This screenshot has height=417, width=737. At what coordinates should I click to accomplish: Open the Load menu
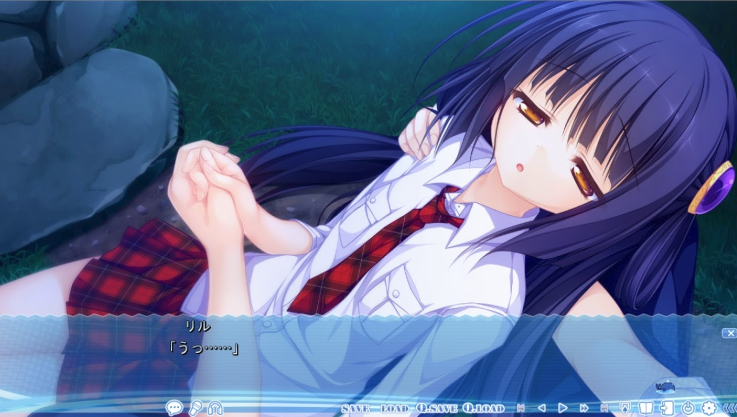point(394,409)
